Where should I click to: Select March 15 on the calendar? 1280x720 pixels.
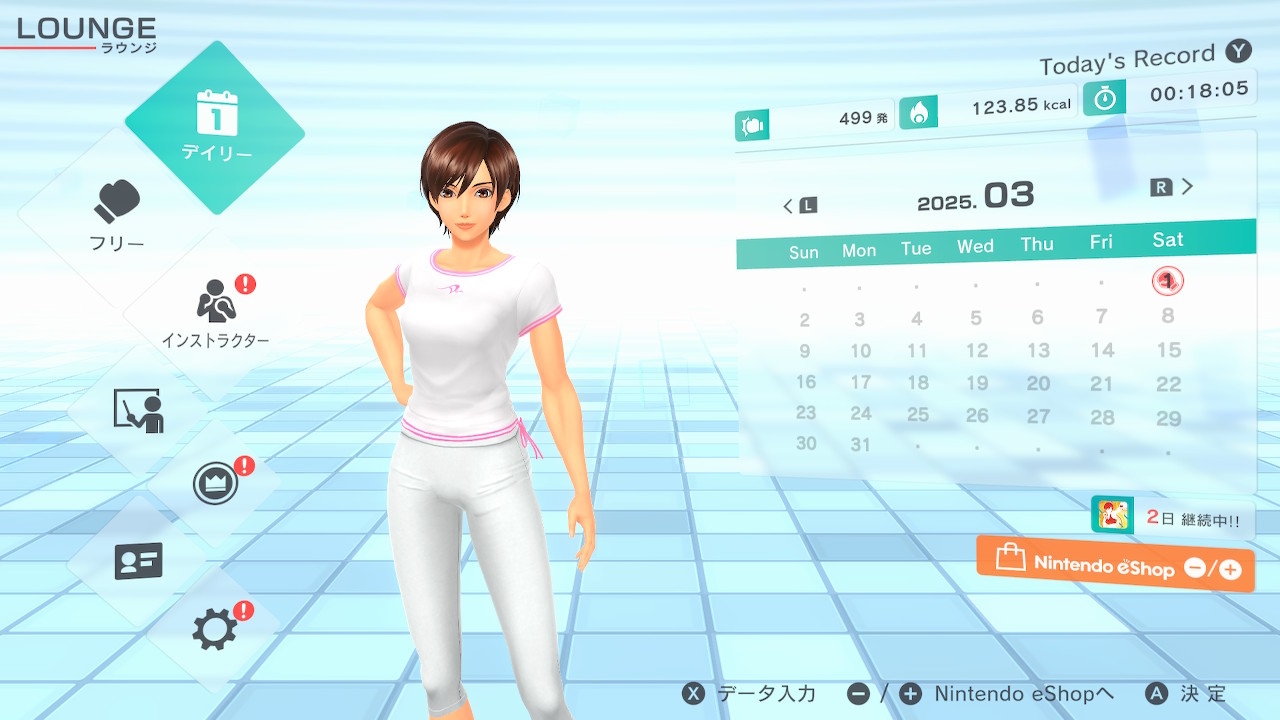click(x=1168, y=350)
